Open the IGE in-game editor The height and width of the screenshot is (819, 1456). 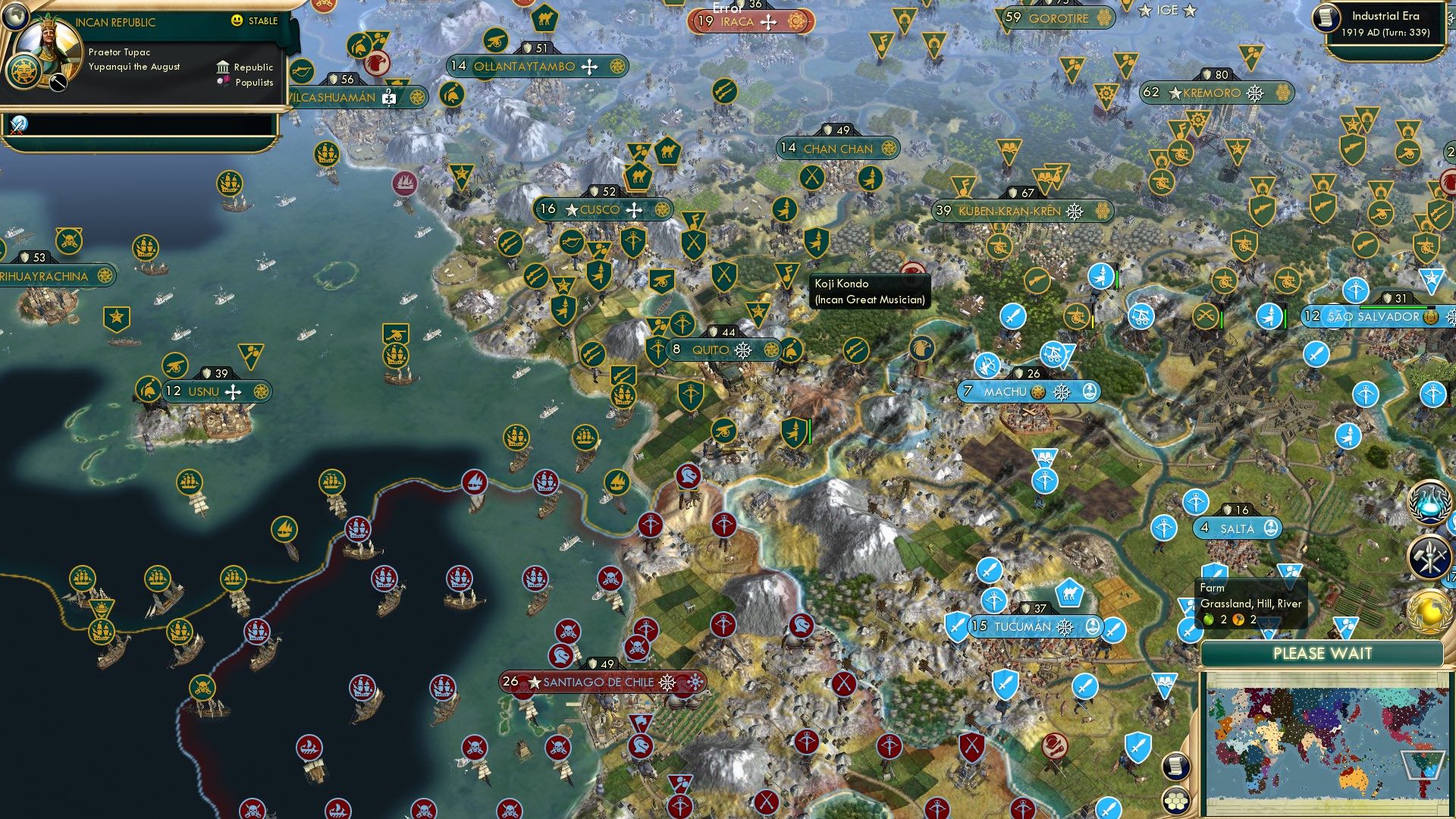coord(1167,10)
